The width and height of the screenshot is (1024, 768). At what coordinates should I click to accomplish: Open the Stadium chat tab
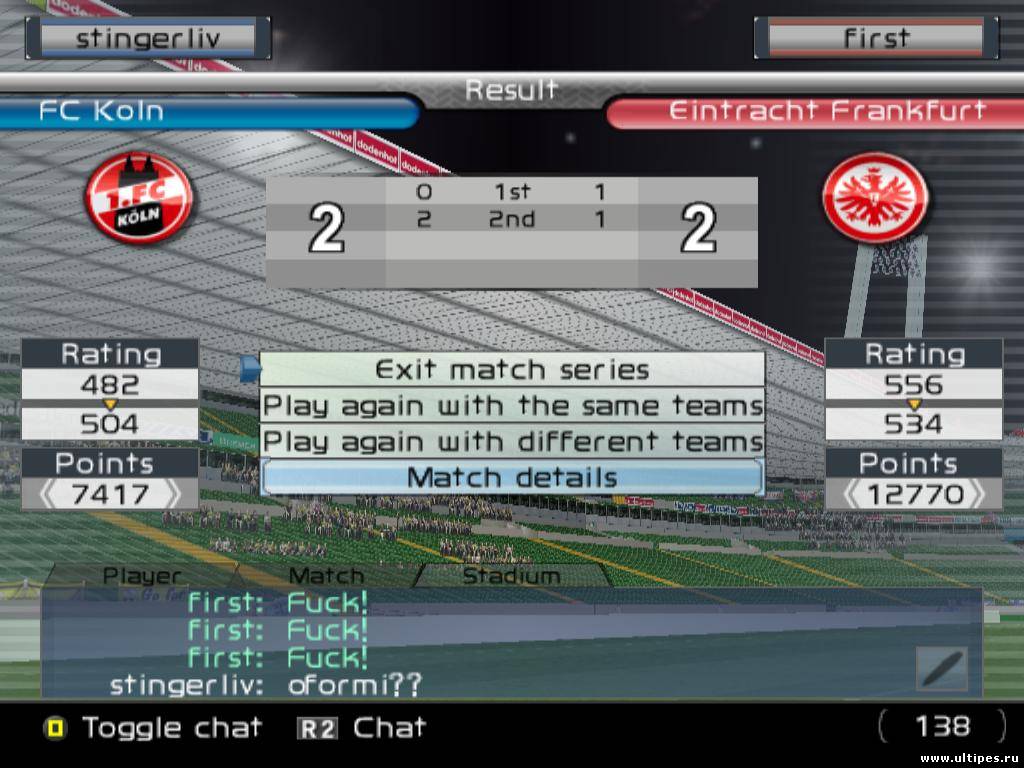coord(511,576)
